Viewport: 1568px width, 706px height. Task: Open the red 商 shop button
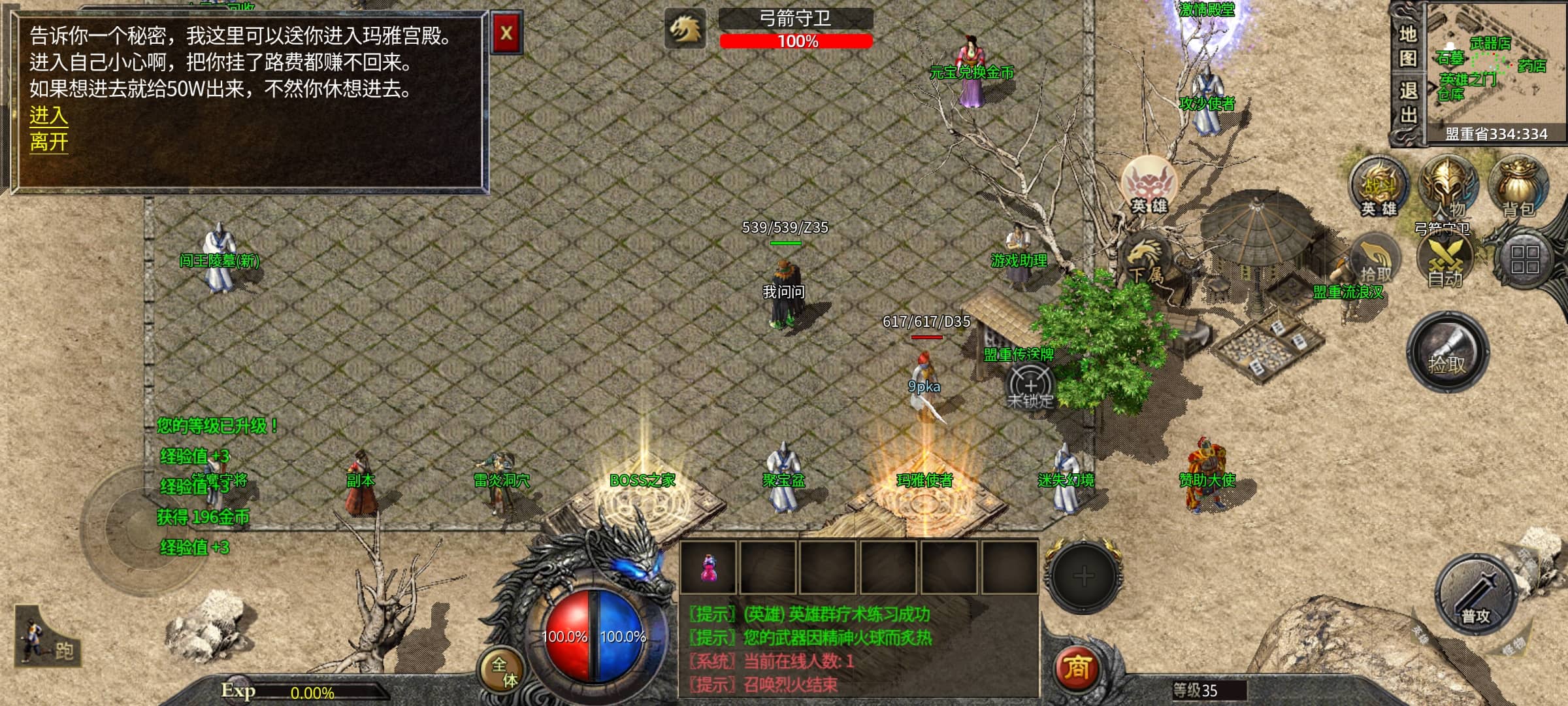pos(1077,667)
